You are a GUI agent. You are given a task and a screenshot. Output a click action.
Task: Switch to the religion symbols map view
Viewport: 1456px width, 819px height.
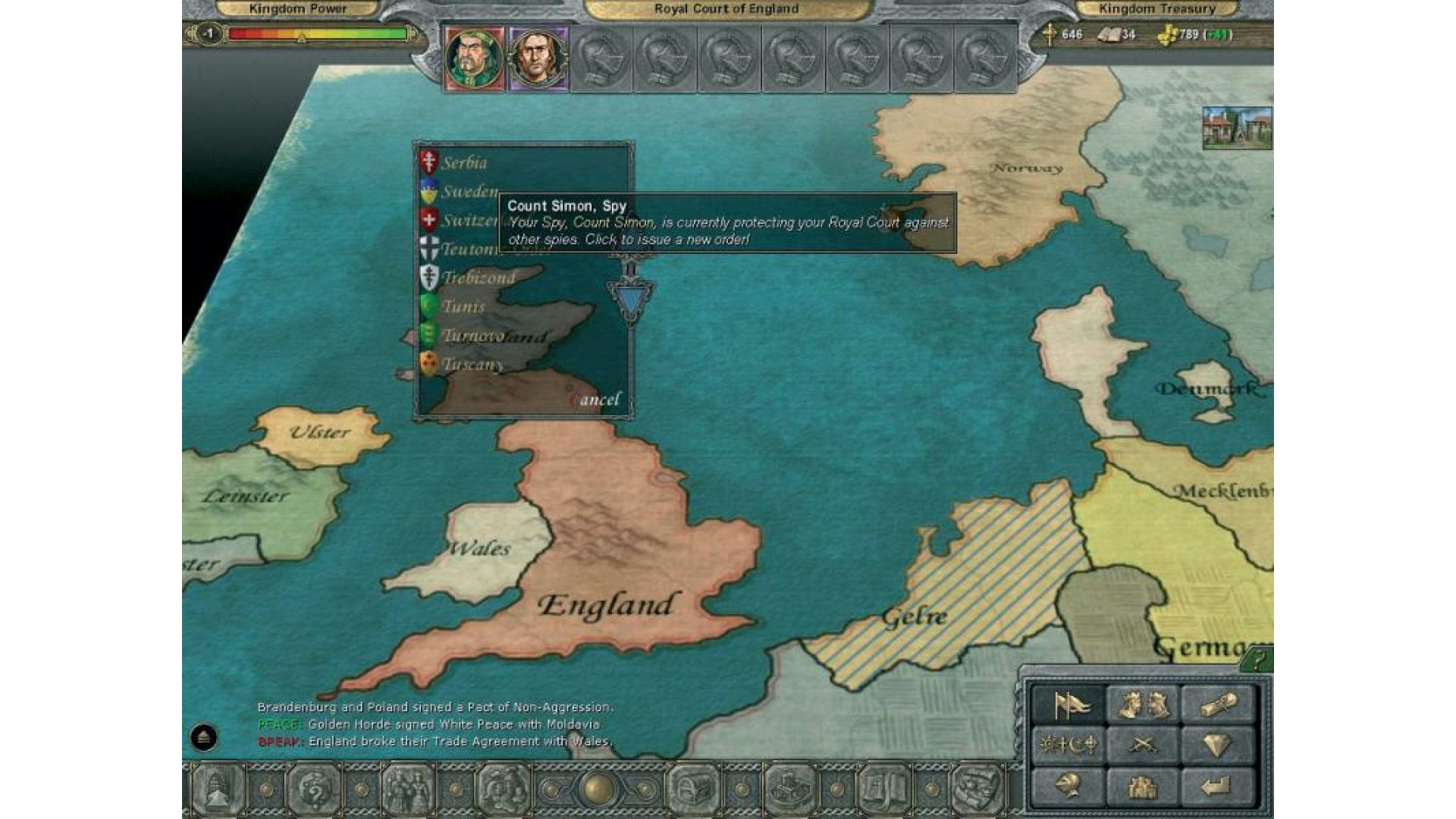(1068, 745)
